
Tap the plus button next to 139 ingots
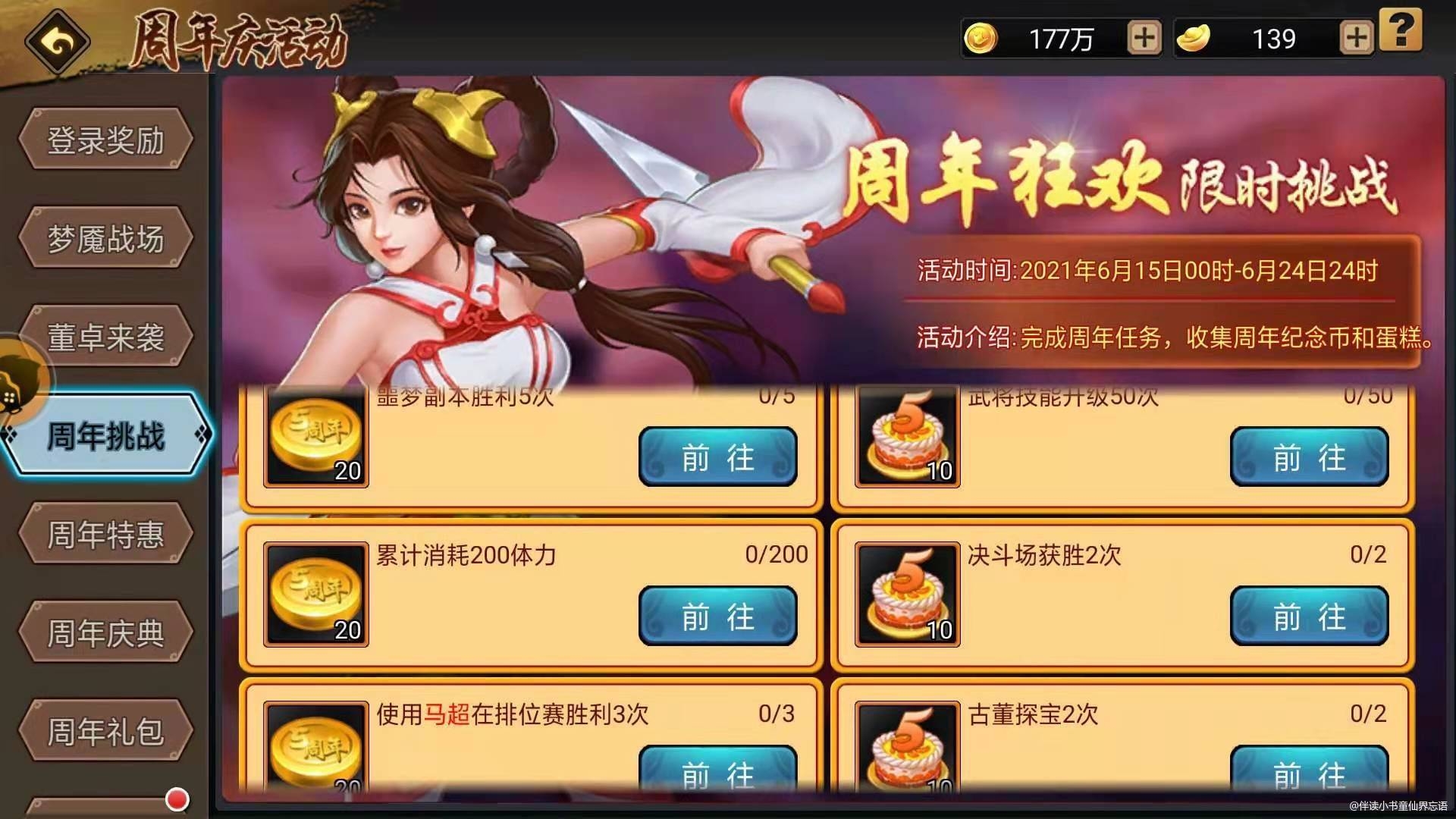click(1356, 37)
